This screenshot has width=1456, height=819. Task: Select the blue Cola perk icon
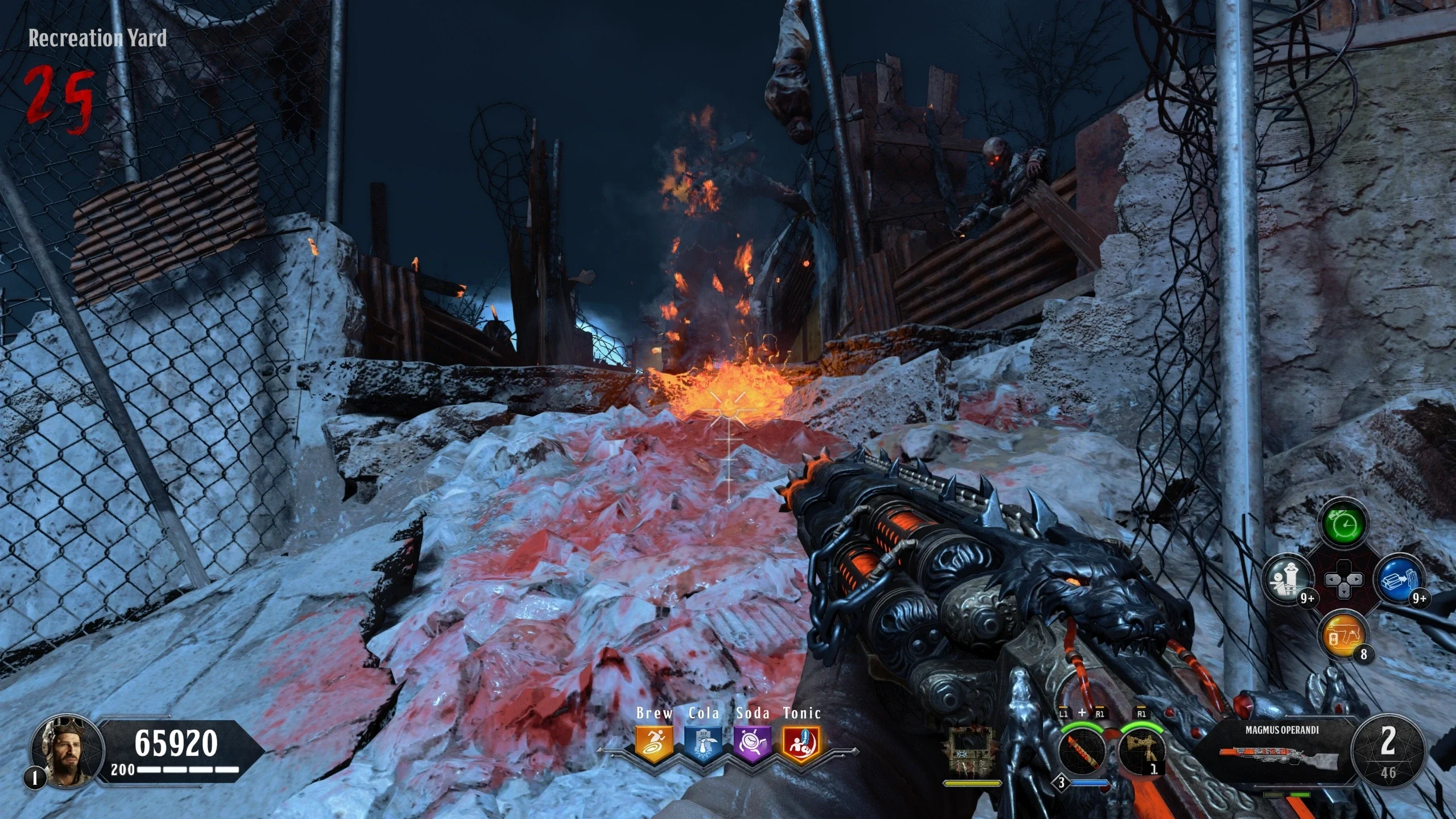(x=704, y=744)
